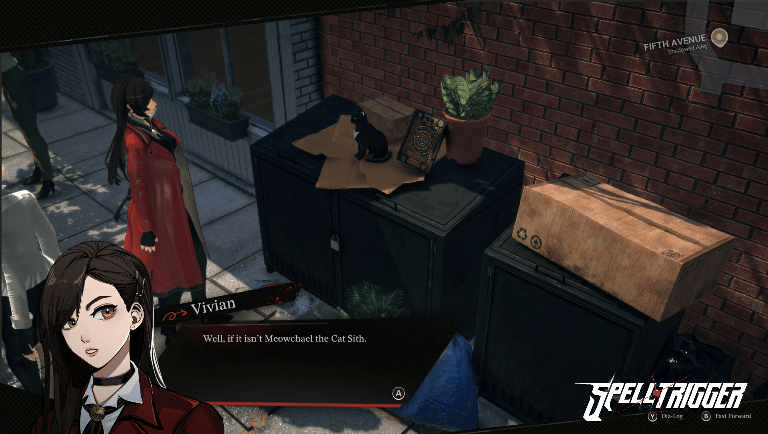768x434 pixels.
Task: Click the Fifth Avenue location pin marker
Action: 719,36
